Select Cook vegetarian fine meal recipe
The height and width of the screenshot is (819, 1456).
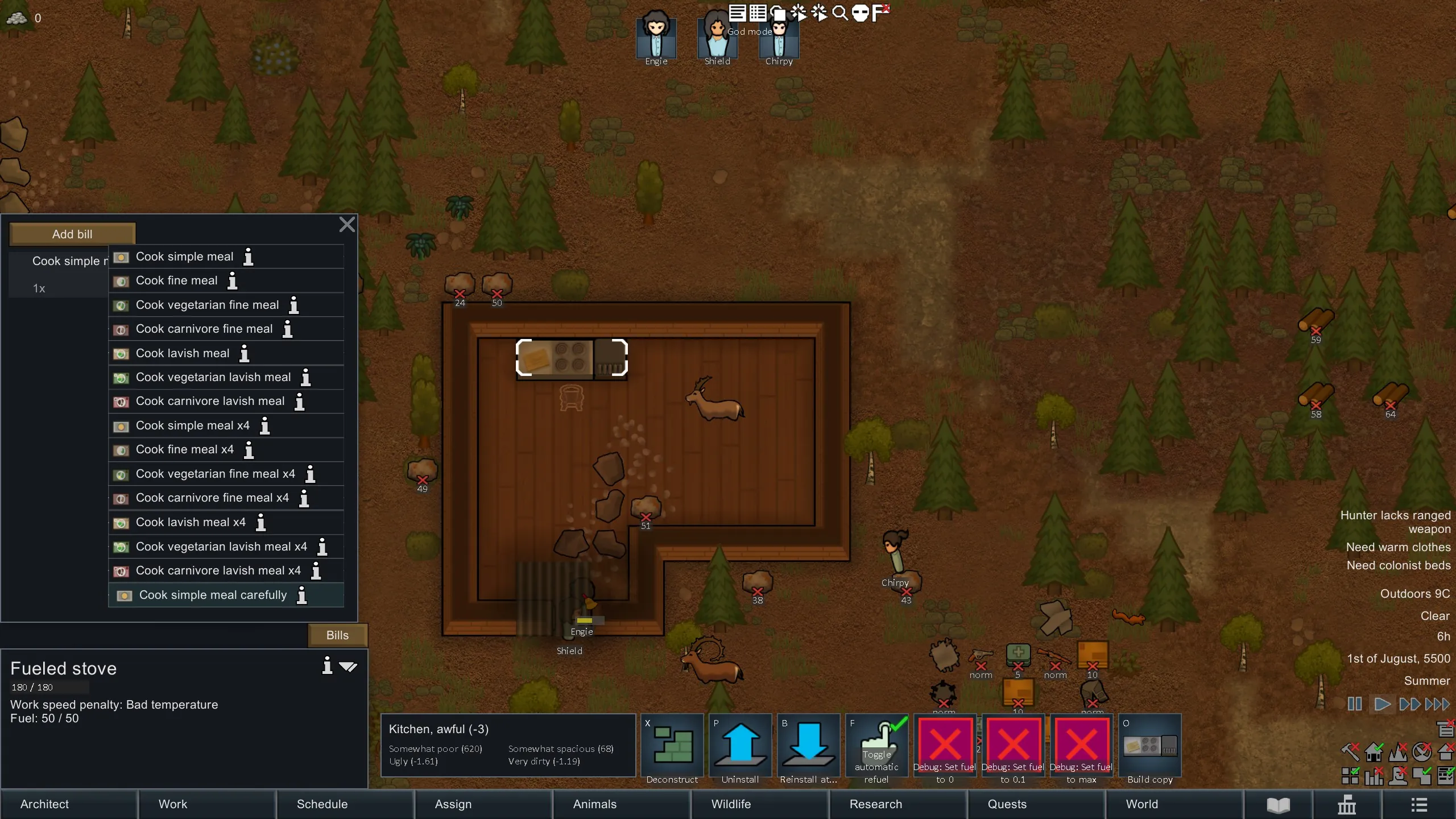(207, 305)
